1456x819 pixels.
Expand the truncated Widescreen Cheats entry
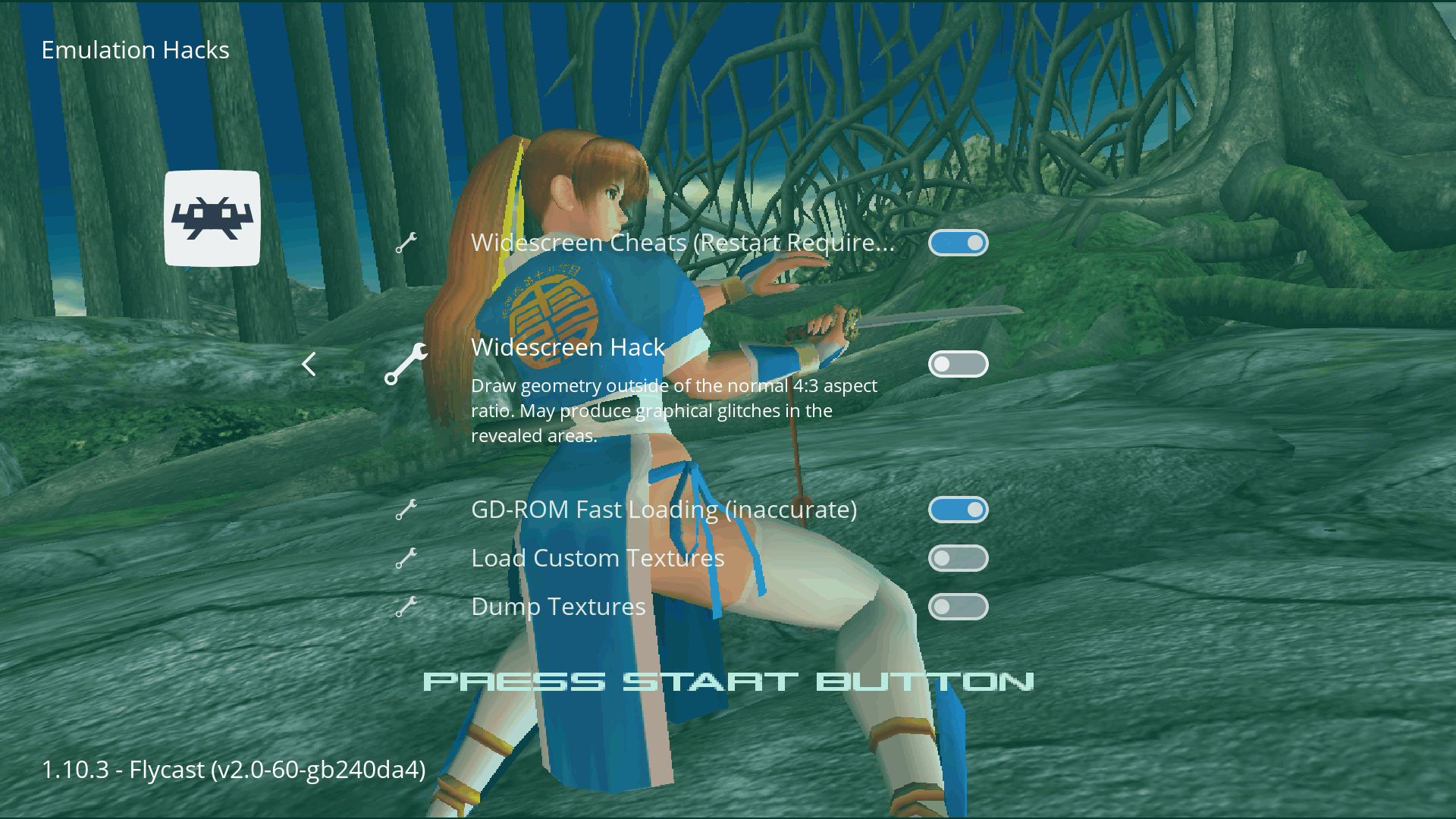[682, 243]
